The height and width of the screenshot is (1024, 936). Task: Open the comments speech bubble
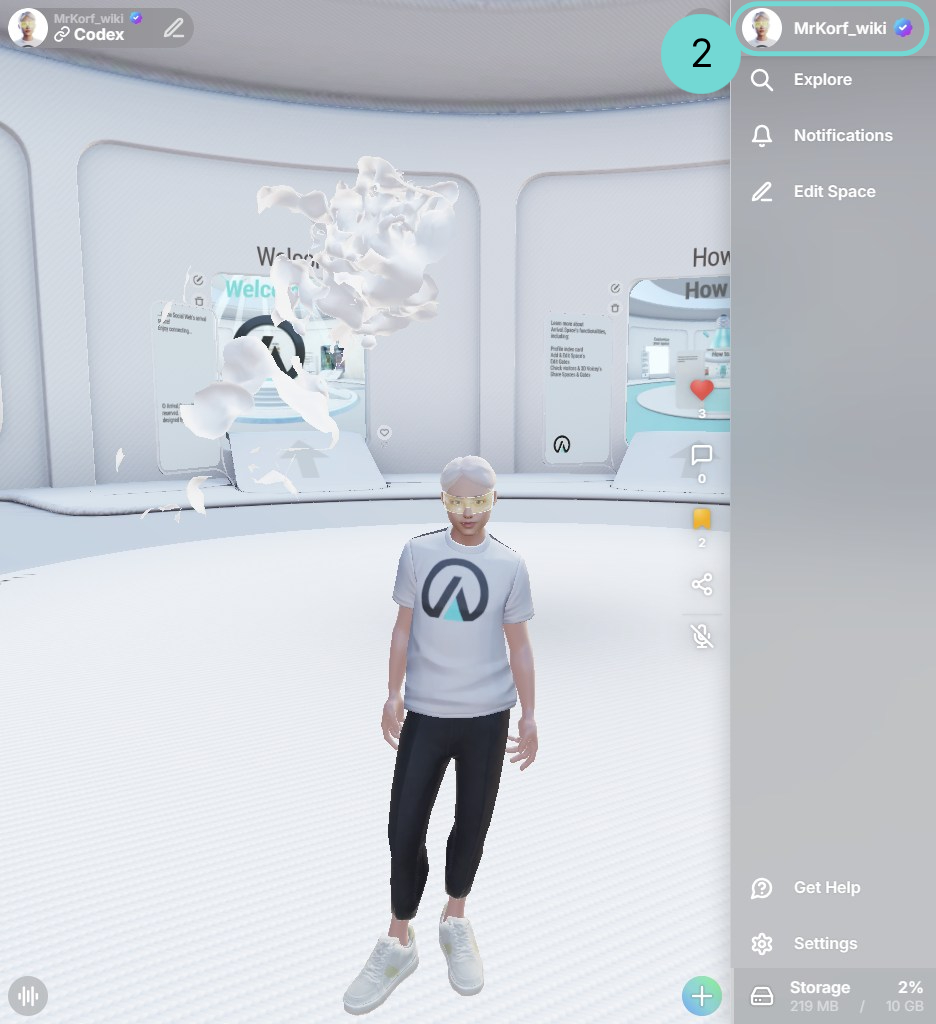pyautogui.click(x=702, y=456)
